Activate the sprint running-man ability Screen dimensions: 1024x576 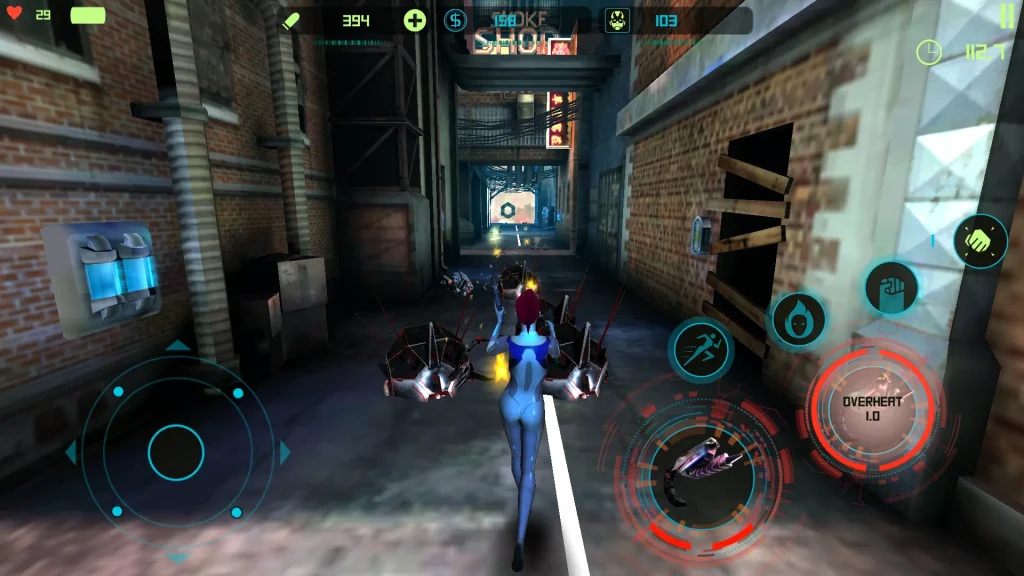[x=701, y=350]
